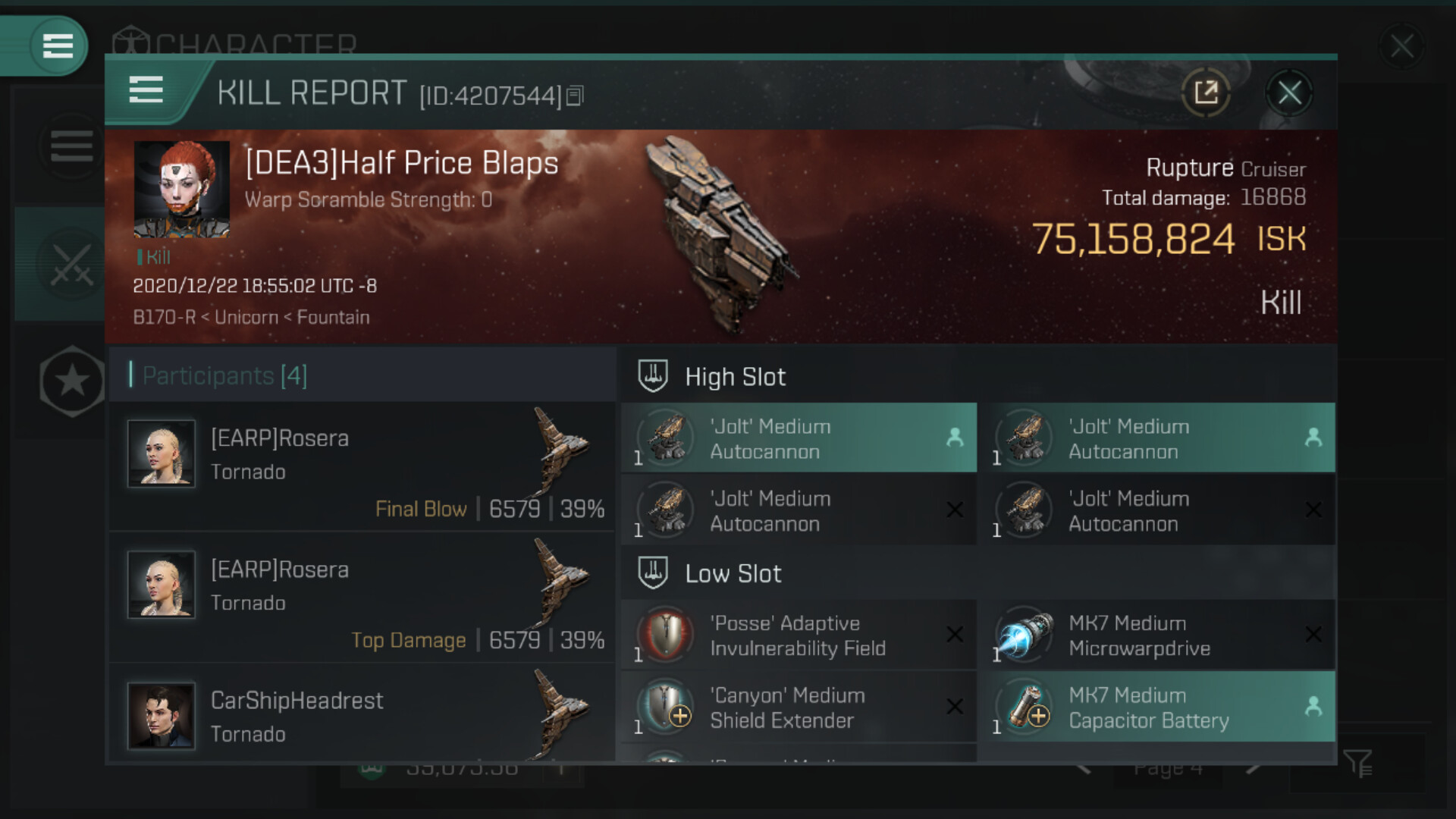Screen dimensions: 1456x819
Task: Open the main menu in top-left corner
Action: coord(57,45)
